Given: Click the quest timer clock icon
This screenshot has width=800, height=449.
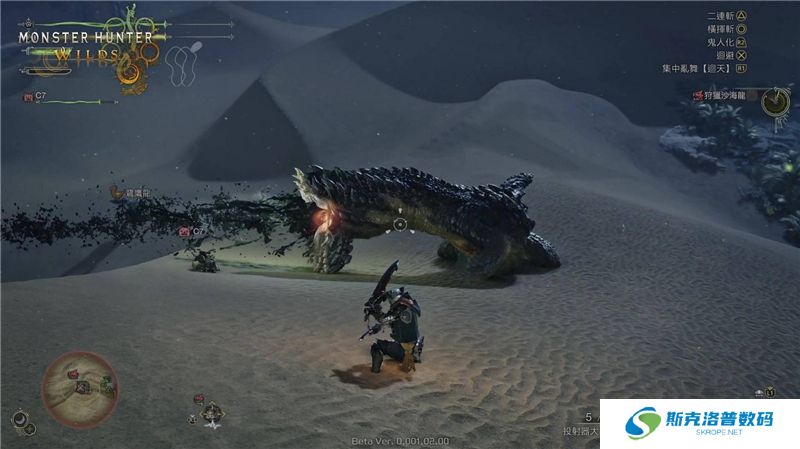Looking at the screenshot, I should click(x=773, y=101).
